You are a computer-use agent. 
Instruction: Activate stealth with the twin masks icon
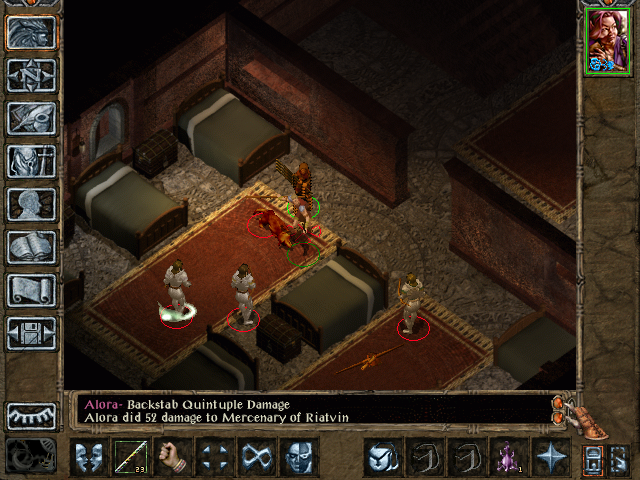(88, 458)
